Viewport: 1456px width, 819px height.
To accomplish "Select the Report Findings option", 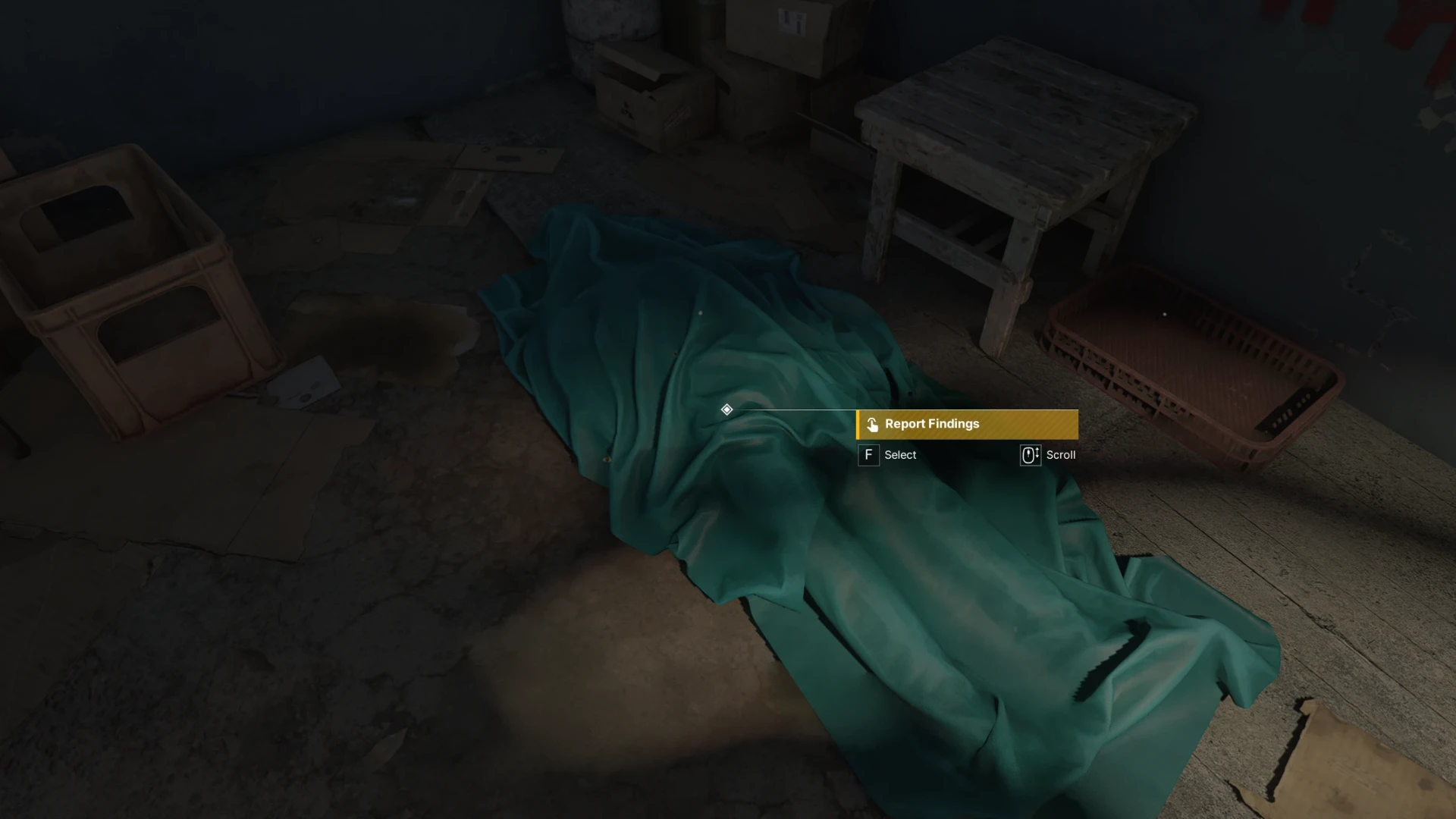I will click(x=966, y=425).
